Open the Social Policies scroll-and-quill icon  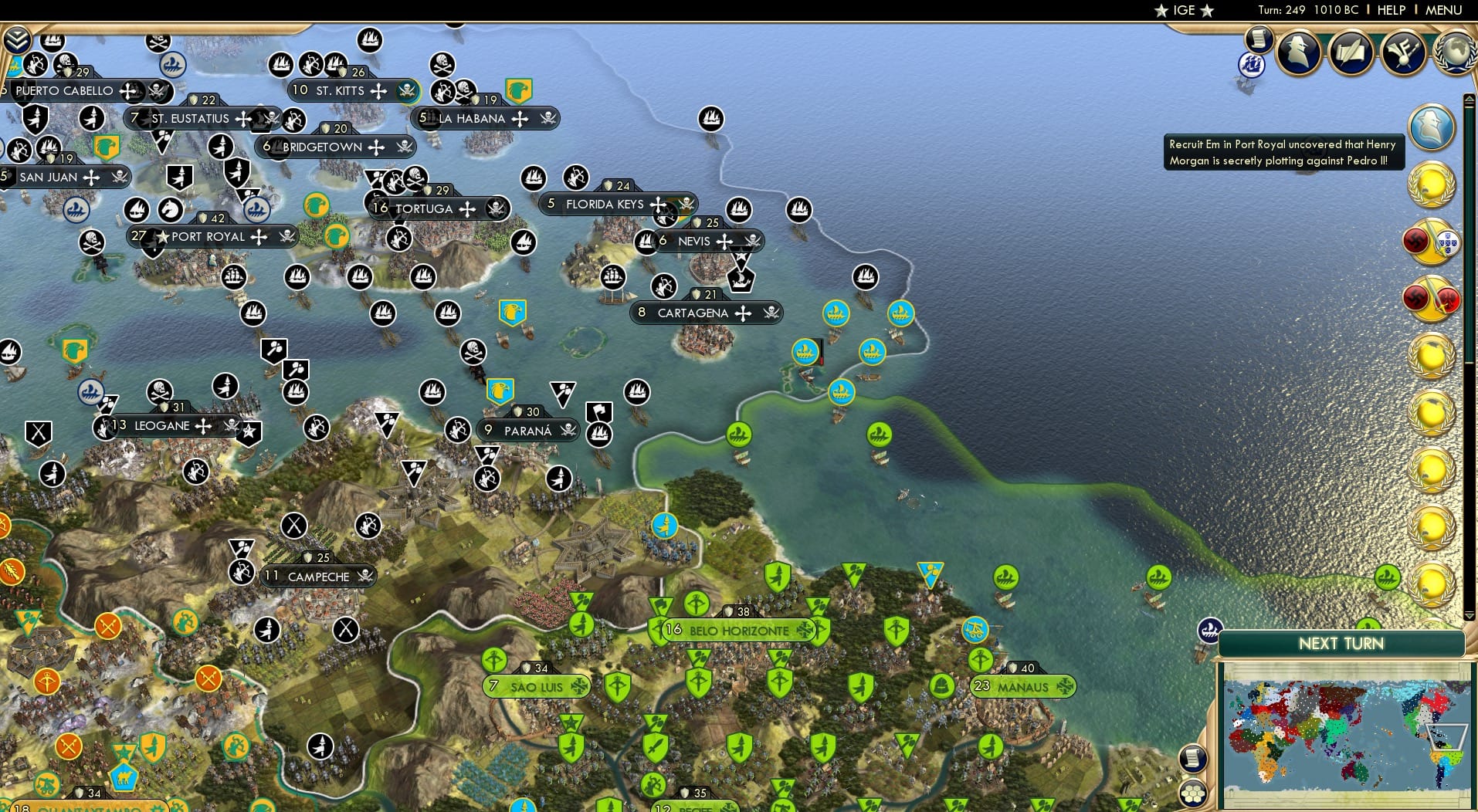(x=1351, y=52)
